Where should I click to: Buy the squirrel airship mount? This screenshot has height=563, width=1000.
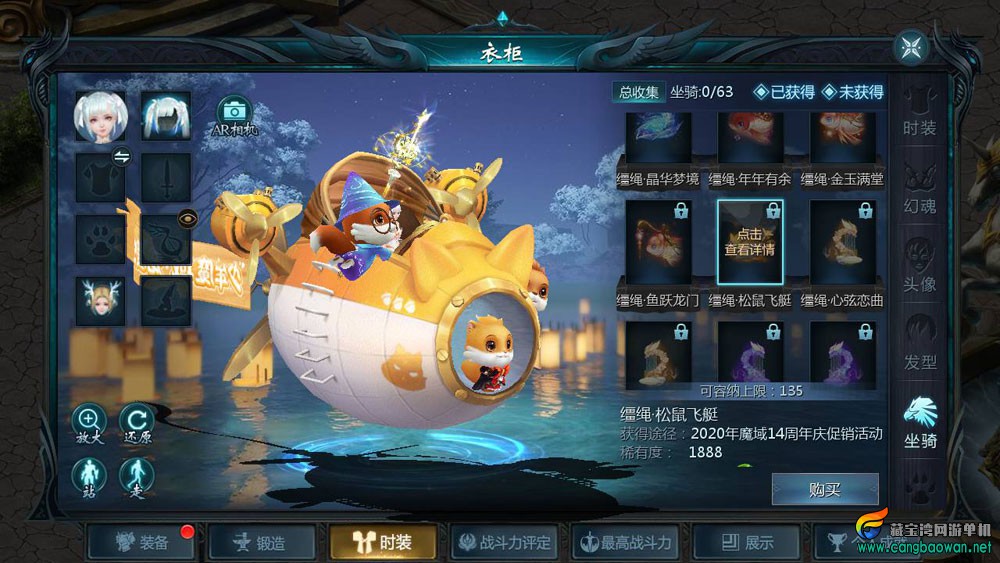(825, 489)
